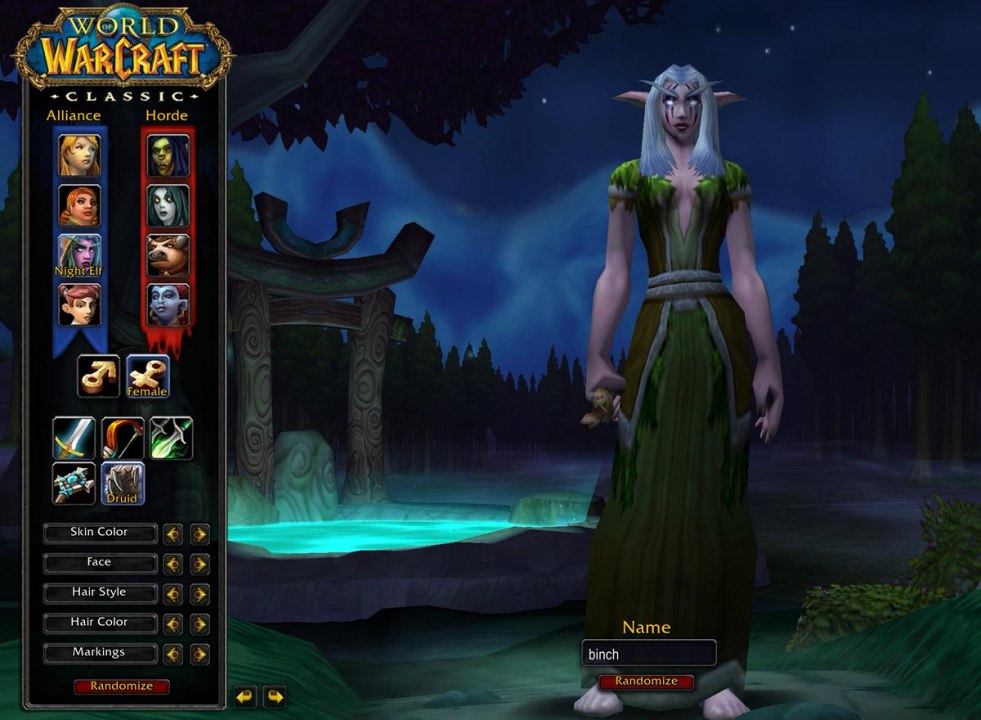Click the character Name text field
Screen dimensions: 981x720
[x=649, y=654]
